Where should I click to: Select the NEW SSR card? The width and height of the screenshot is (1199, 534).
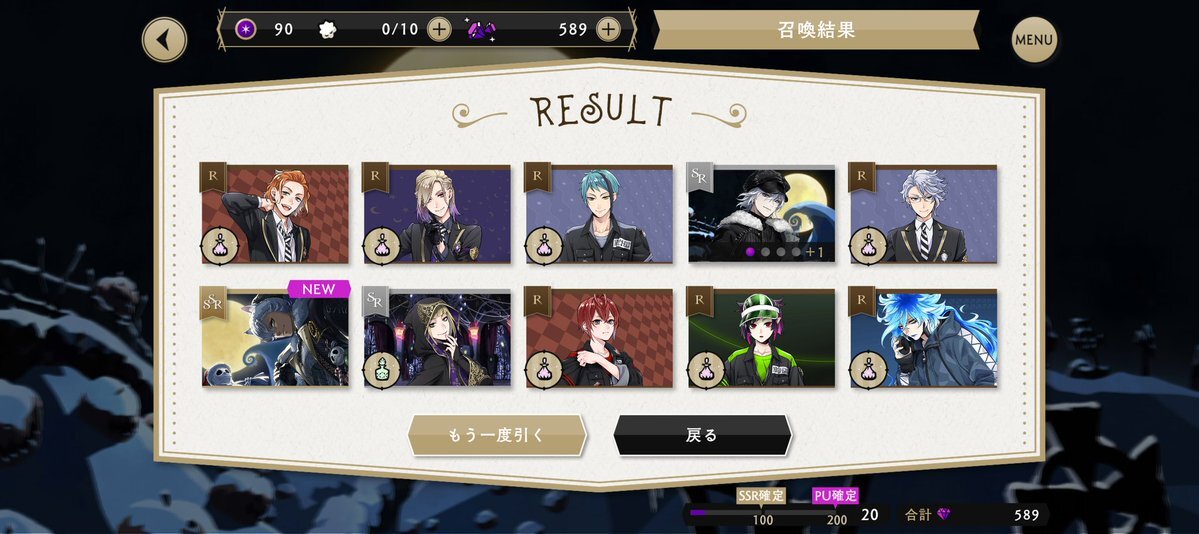(275, 338)
